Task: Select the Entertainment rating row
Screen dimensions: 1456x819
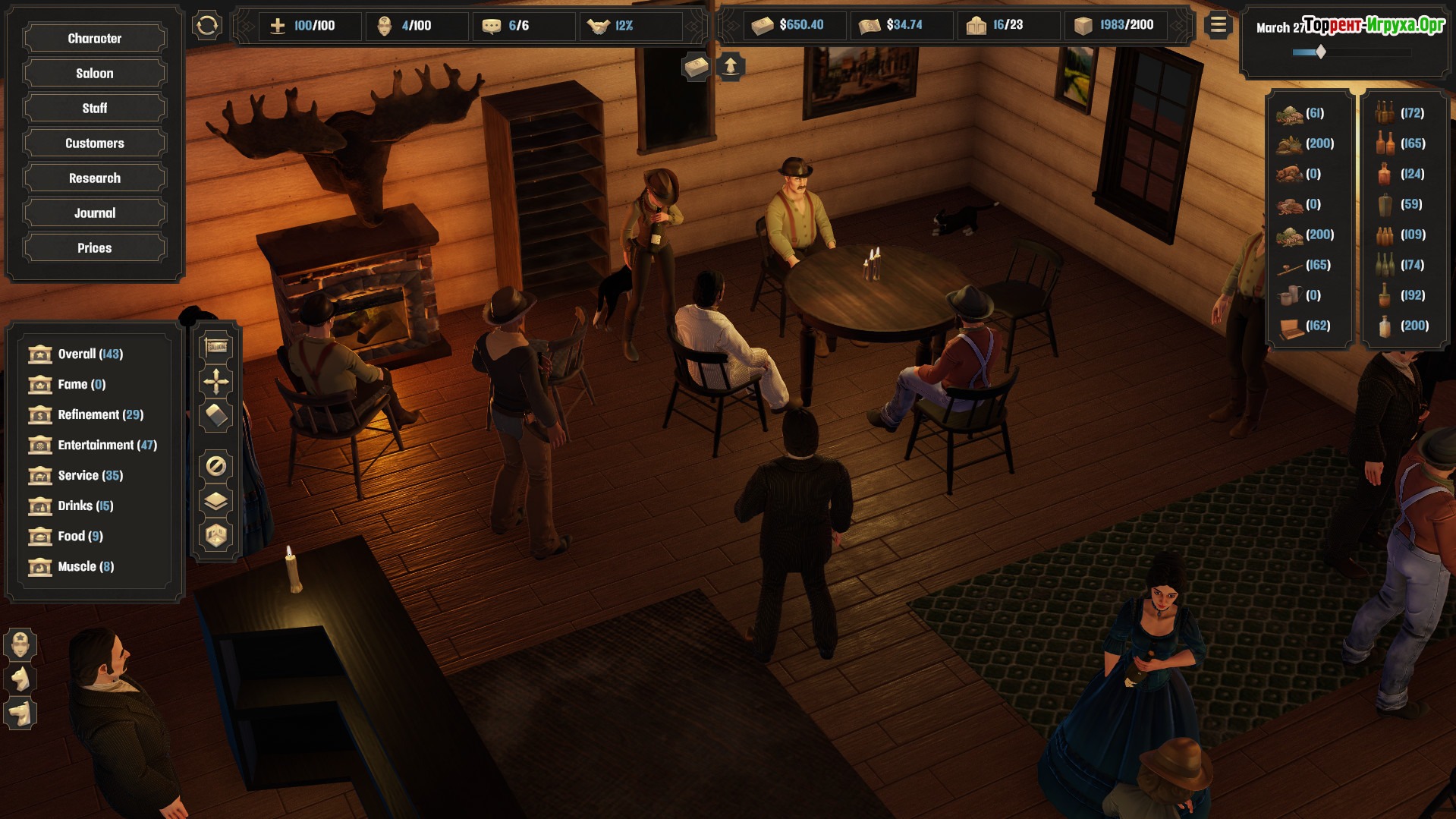Action: pyautogui.click(x=106, y=445)
